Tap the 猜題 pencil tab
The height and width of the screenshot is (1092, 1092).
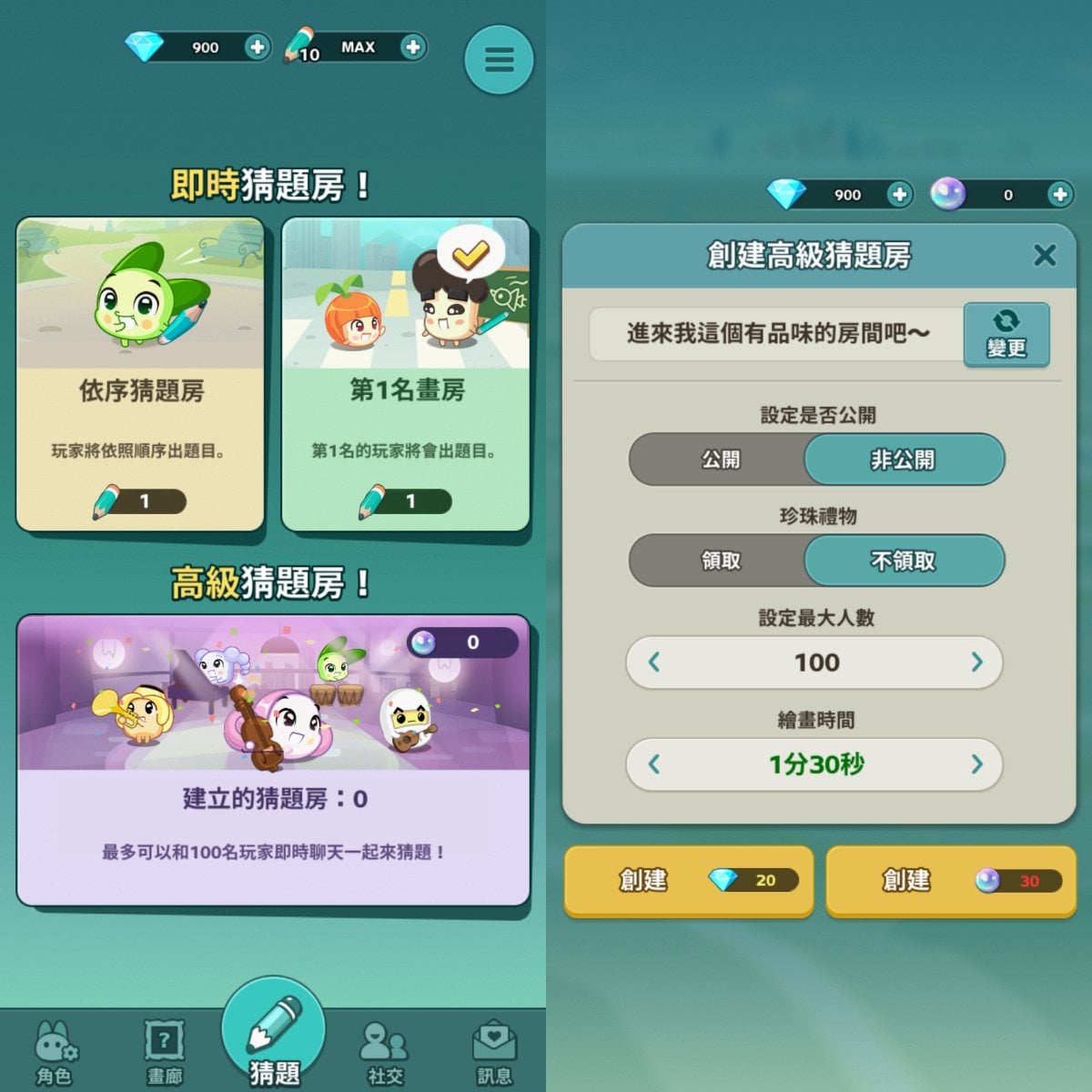tap(273, 1037)
